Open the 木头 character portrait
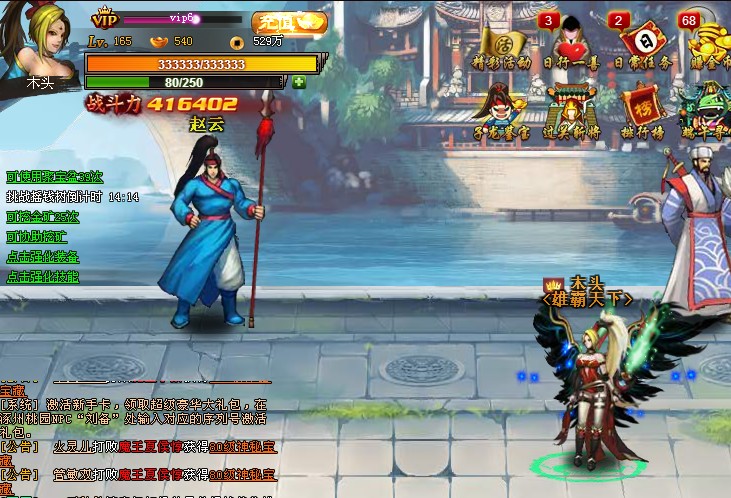Viewport: 731px width, 498px height. coord(41,45)
